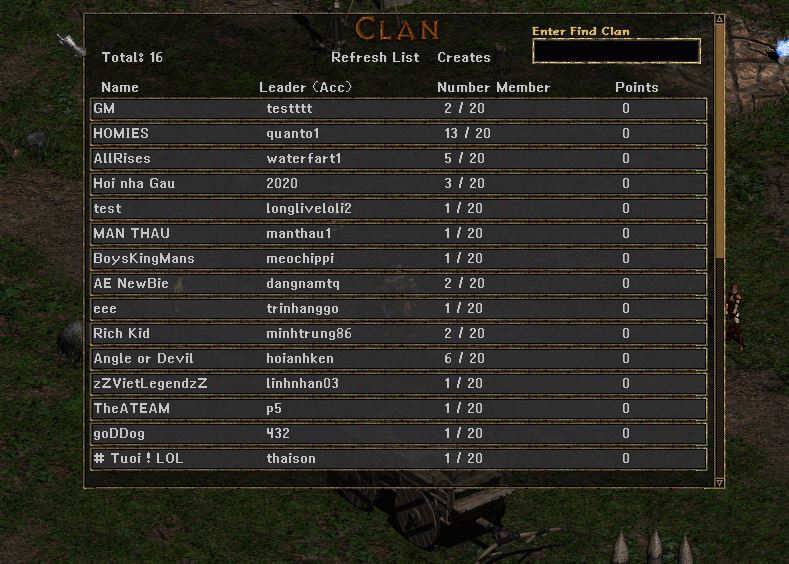Select the AE NewBie clan row
Screen dimensions: 789x564
point(398,283)
